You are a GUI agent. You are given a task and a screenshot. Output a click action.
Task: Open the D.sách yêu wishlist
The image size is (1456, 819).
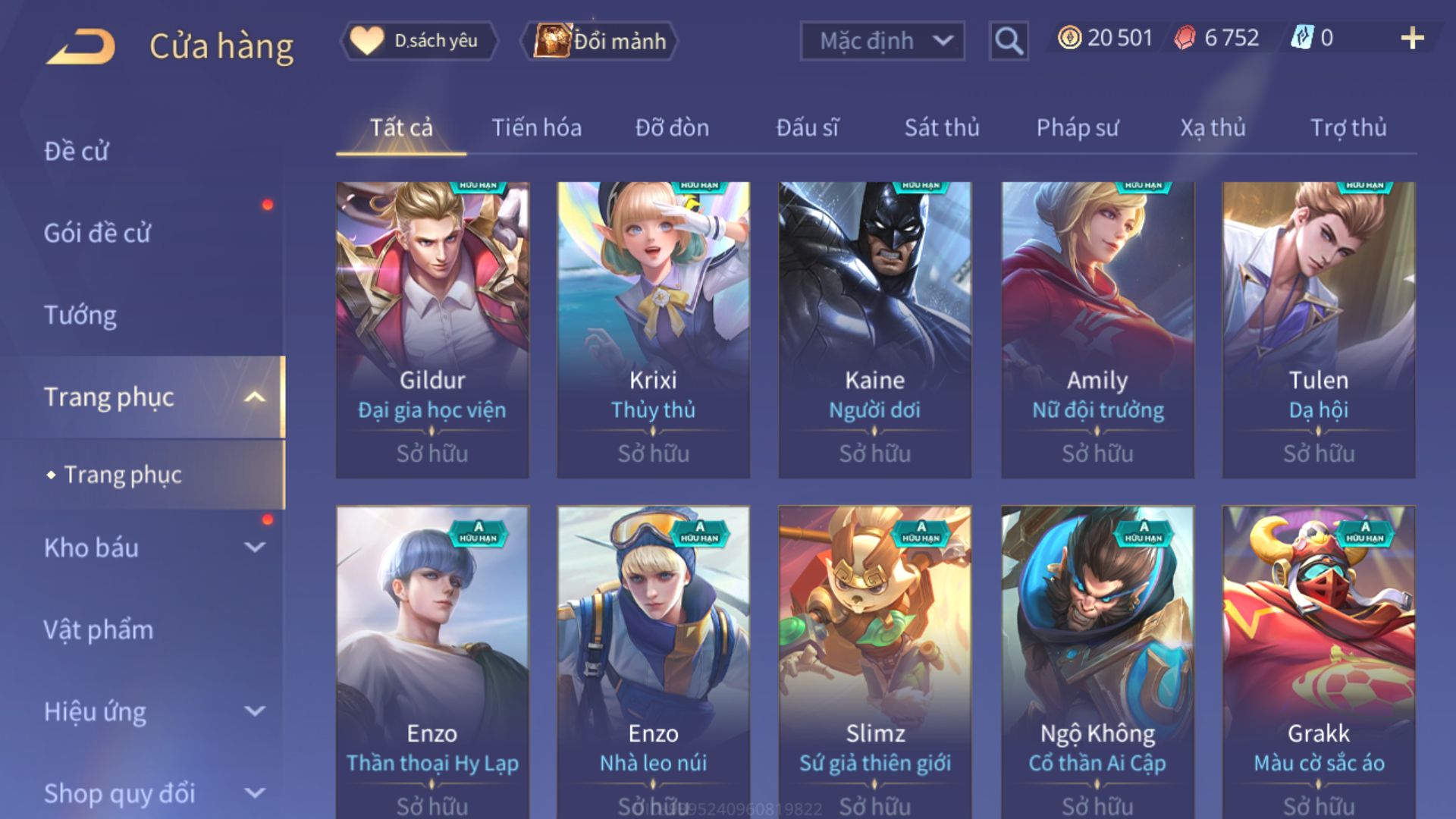(x=419, y=41)
